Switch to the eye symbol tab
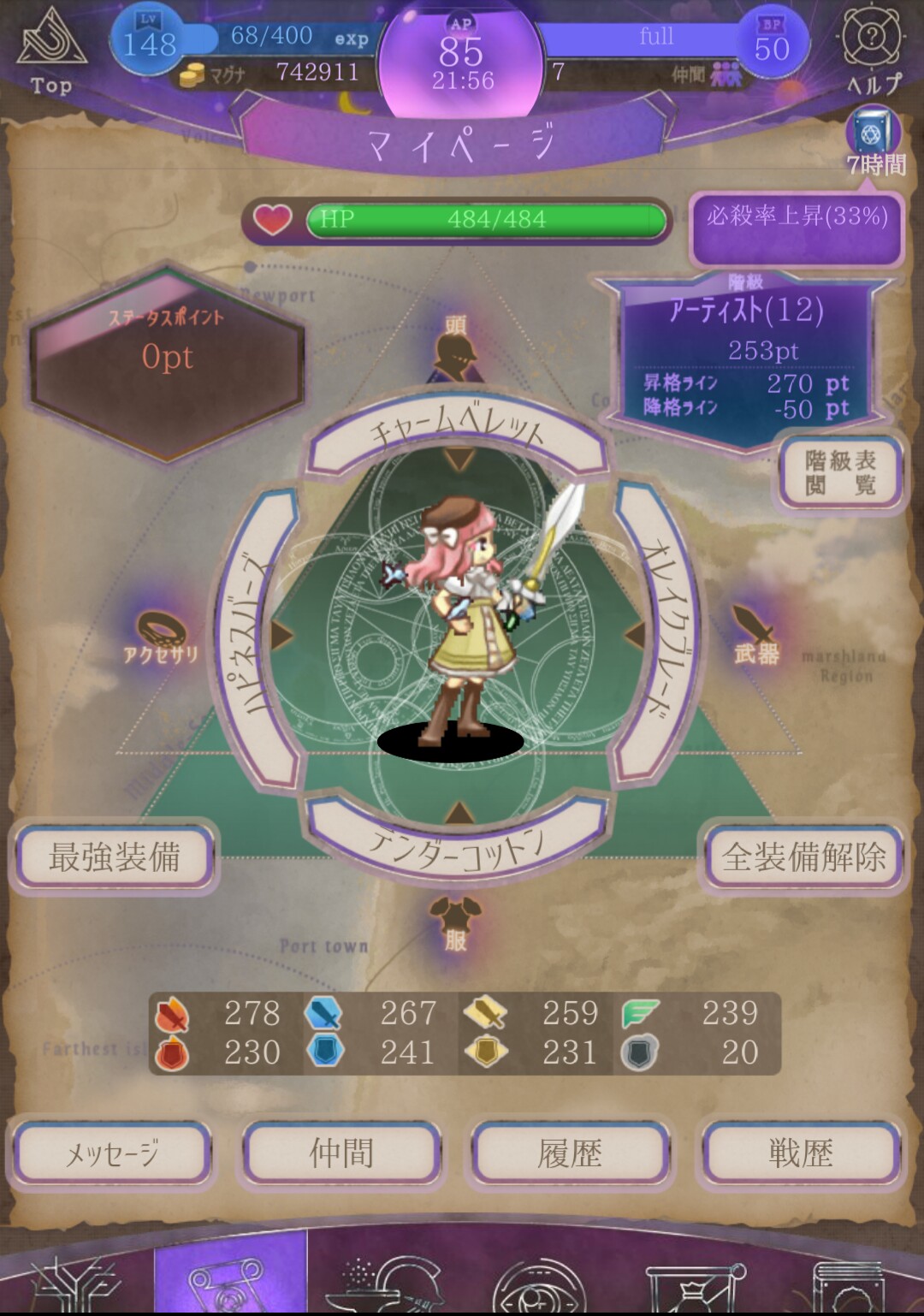Image resolution: width=924 pixels, height=1316 pixels. coord(539,1279)
